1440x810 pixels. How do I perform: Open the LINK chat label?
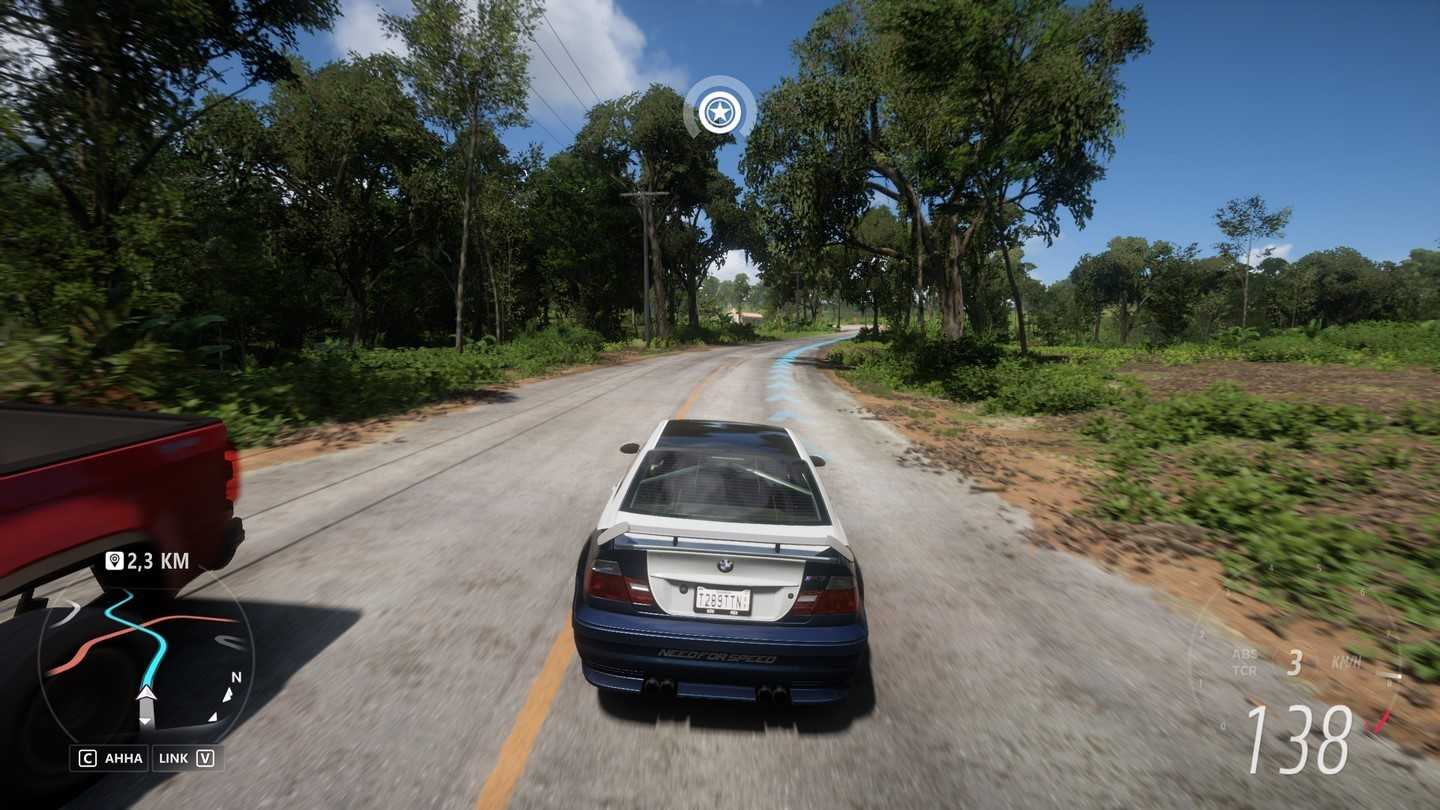click(x=173, y=758)
